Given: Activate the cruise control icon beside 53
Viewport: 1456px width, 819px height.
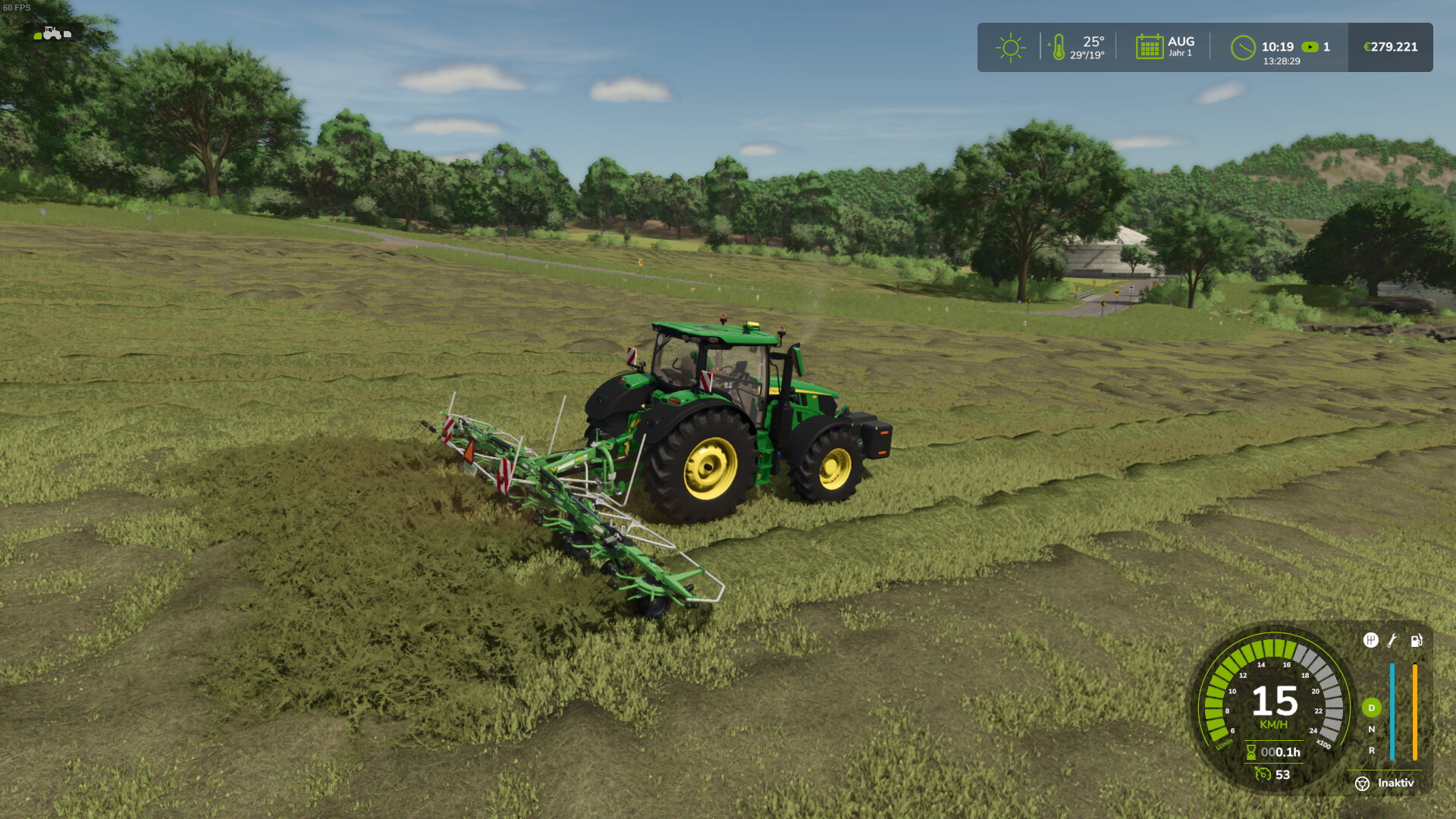Looking at the screenshot, I should click(1263, 774).
